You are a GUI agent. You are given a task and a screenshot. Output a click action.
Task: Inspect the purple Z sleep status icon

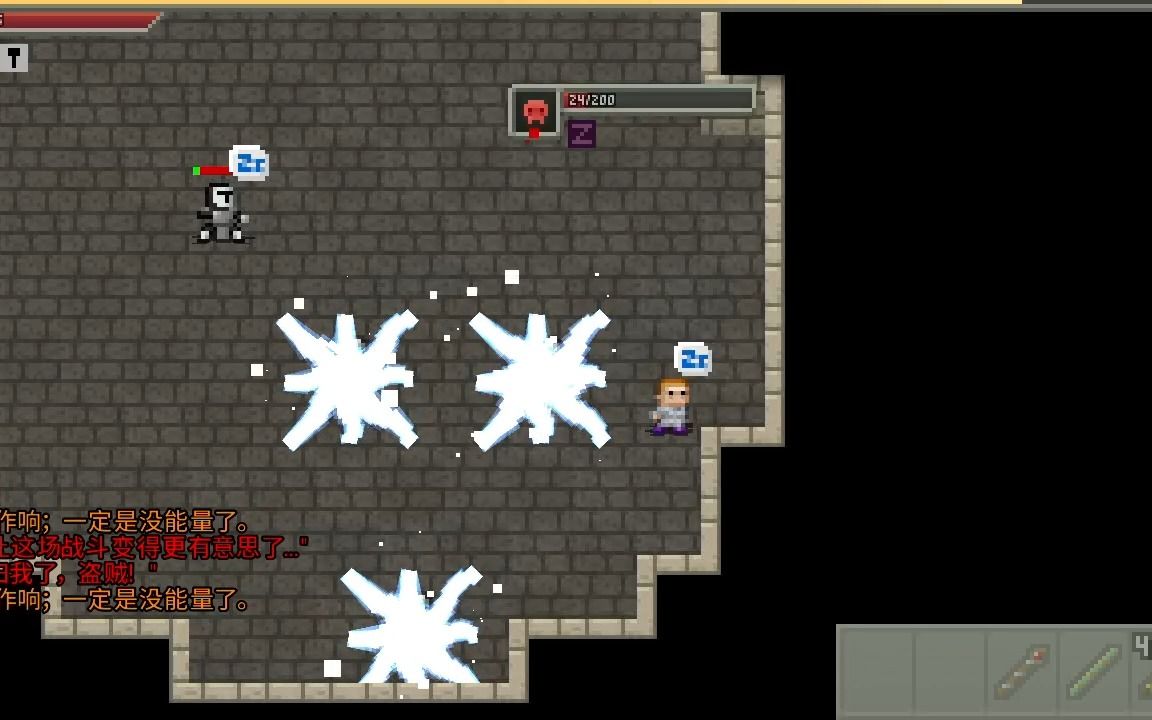[x=582, y=134]
